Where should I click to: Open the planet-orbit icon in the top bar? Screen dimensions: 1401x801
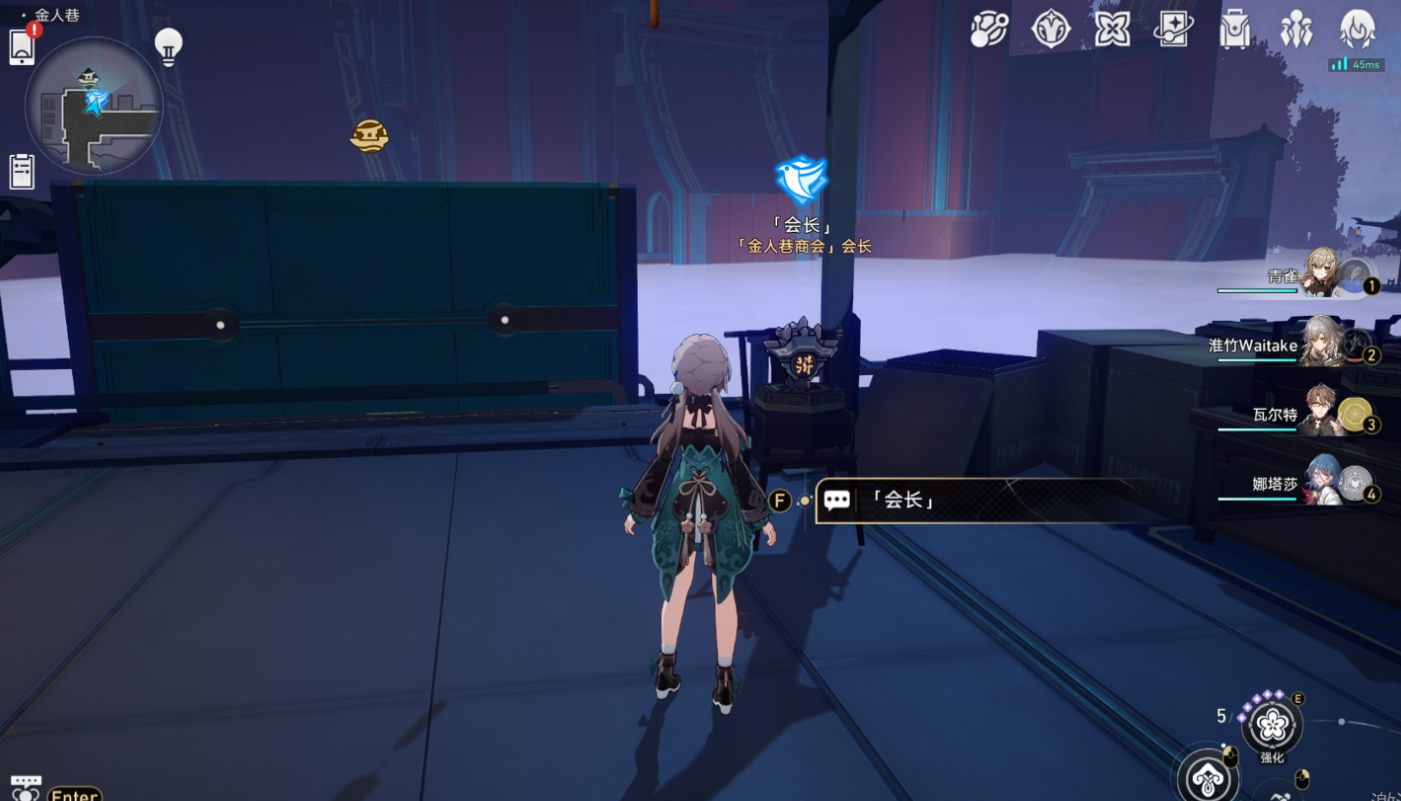(988, 29)
